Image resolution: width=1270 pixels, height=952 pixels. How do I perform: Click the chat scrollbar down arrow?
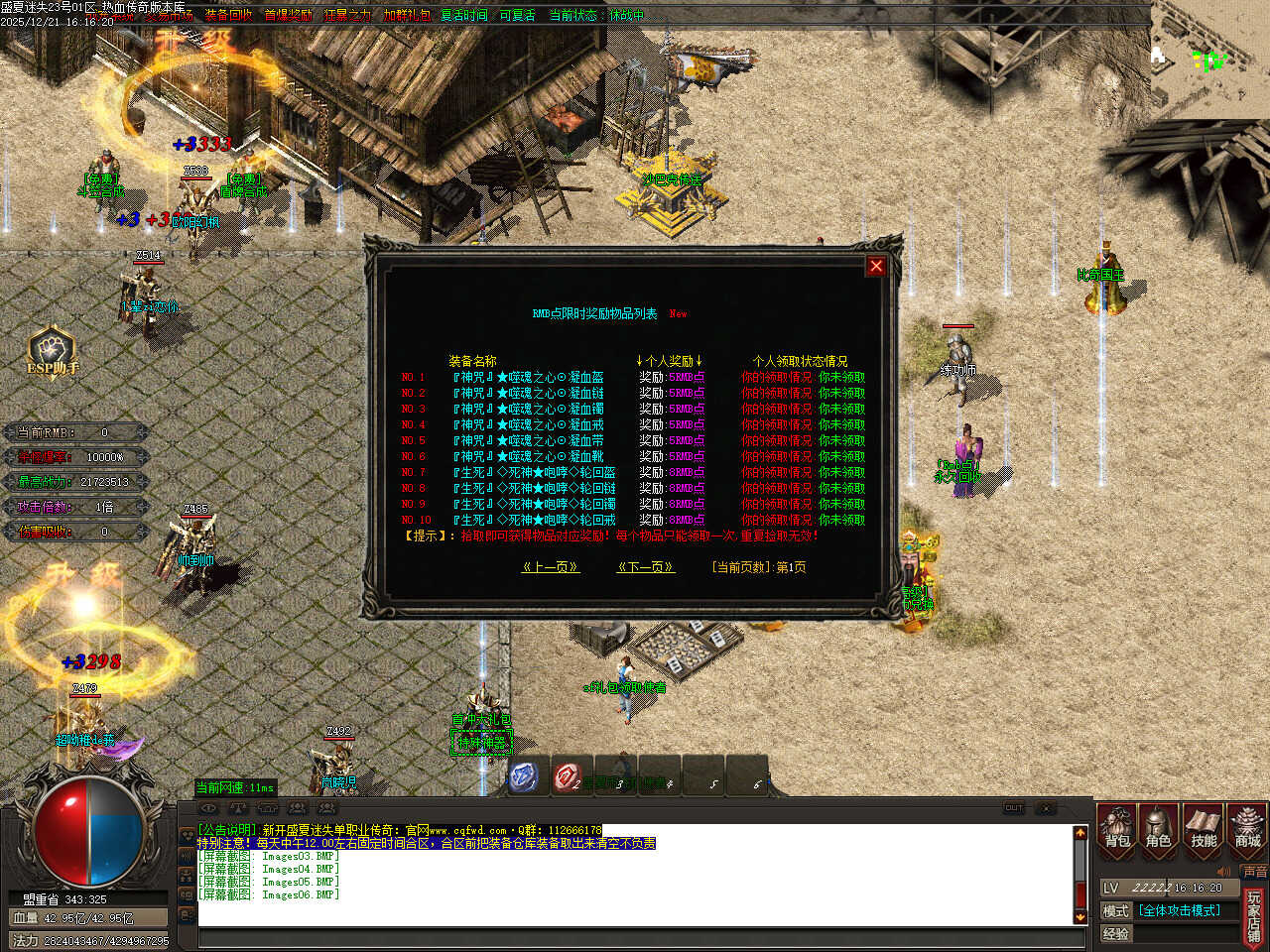pos(1080,917)
